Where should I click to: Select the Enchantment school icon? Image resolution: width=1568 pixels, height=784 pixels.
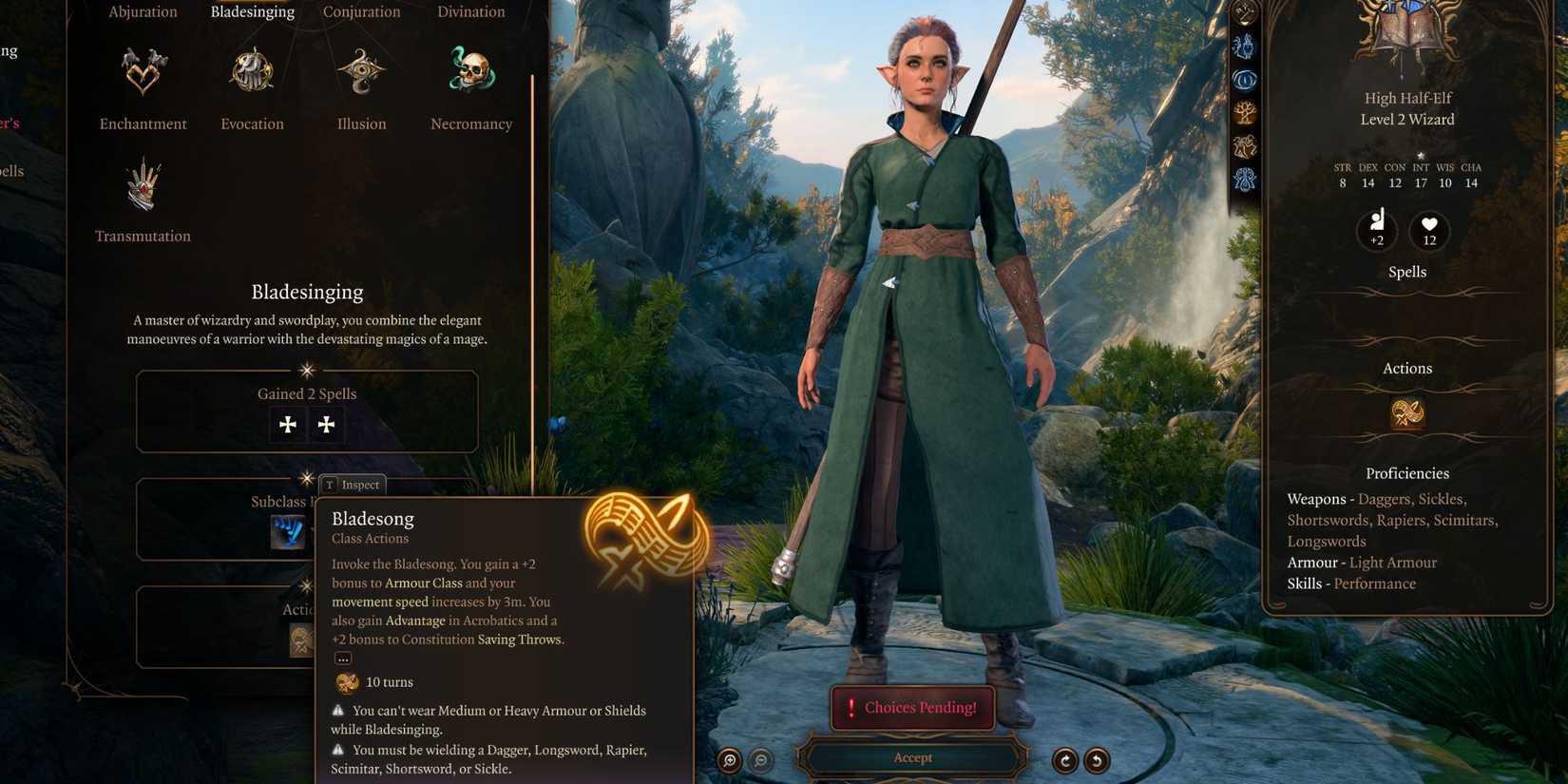pos(143,68)
